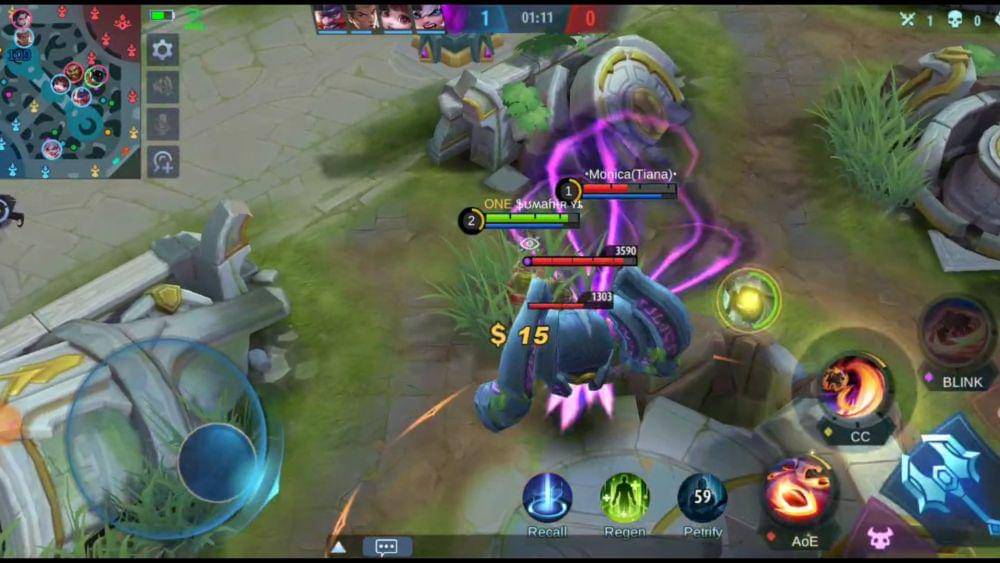Screen dimensions: 1000x563
Task: Open the quick chat speech bubble
Action: click(387, 546)
